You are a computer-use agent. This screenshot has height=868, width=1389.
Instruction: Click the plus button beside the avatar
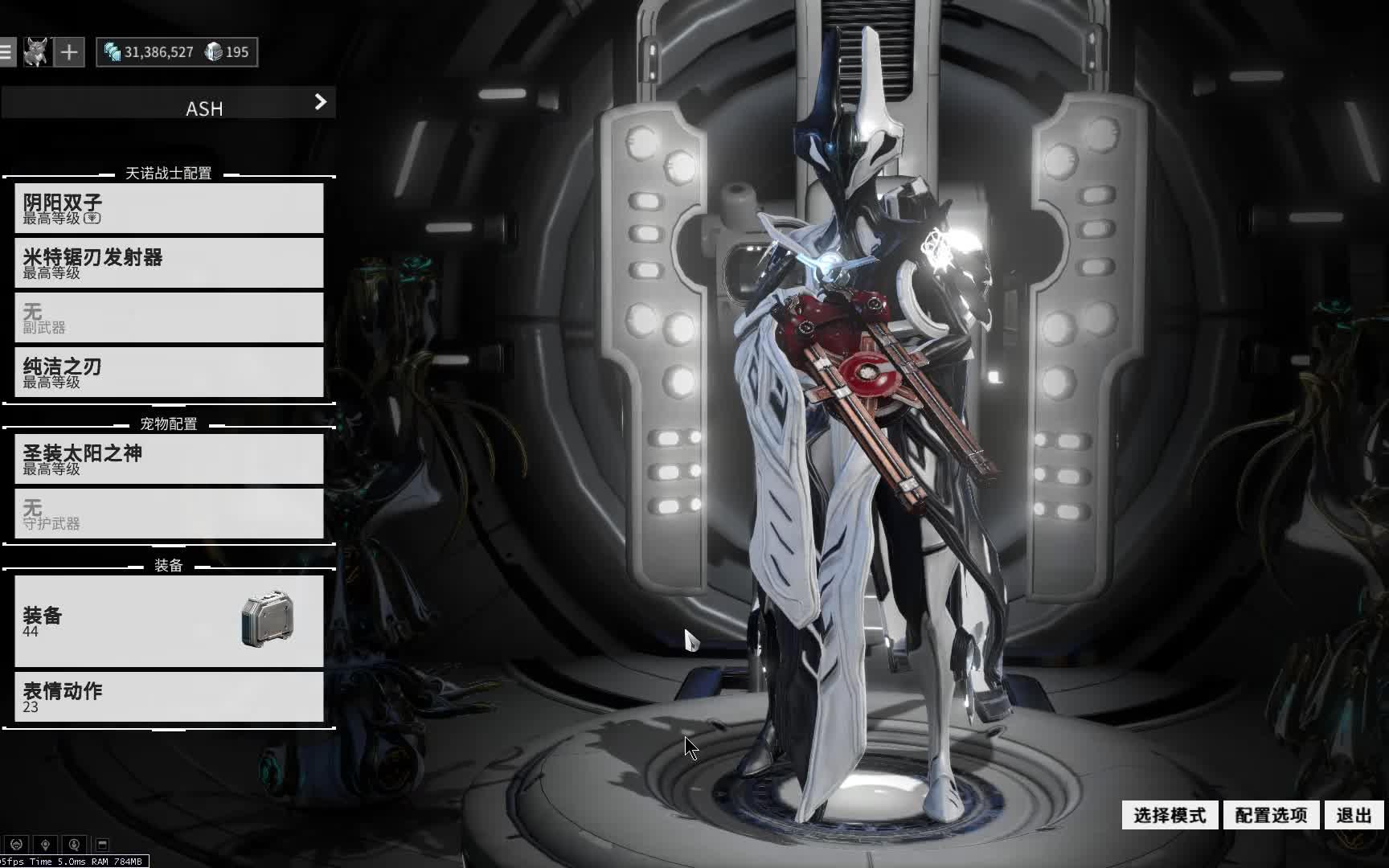[69, 52]
